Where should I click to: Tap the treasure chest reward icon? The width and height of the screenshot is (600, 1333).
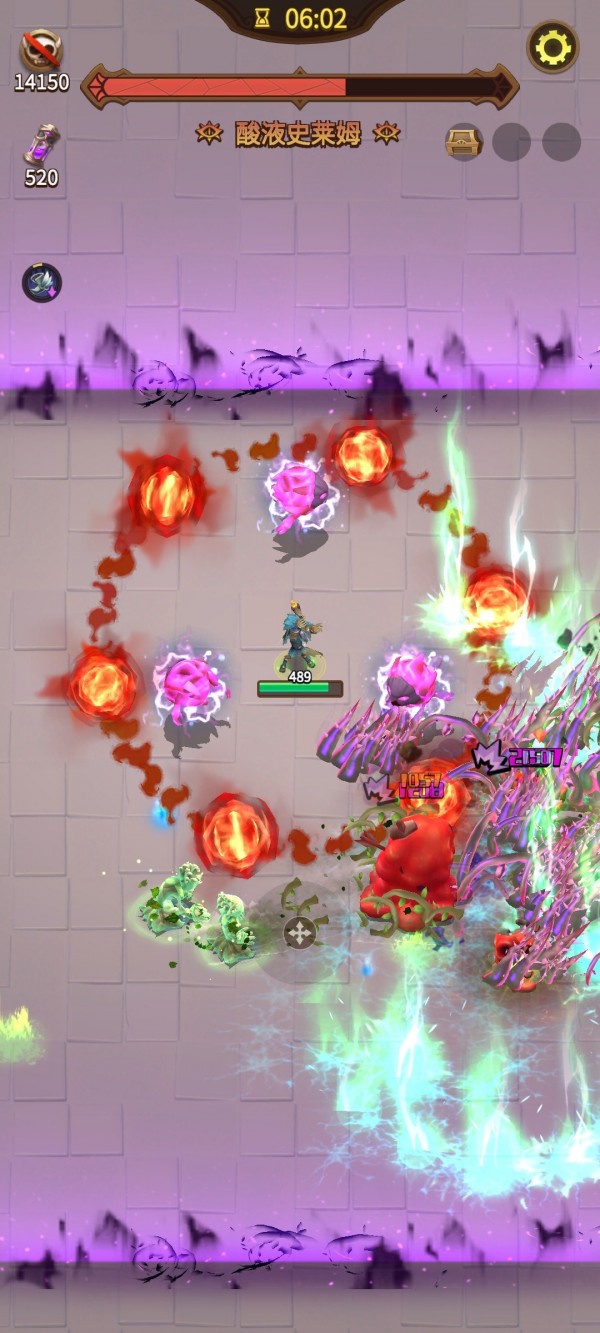pyautogui.click(x=463, y=142)
